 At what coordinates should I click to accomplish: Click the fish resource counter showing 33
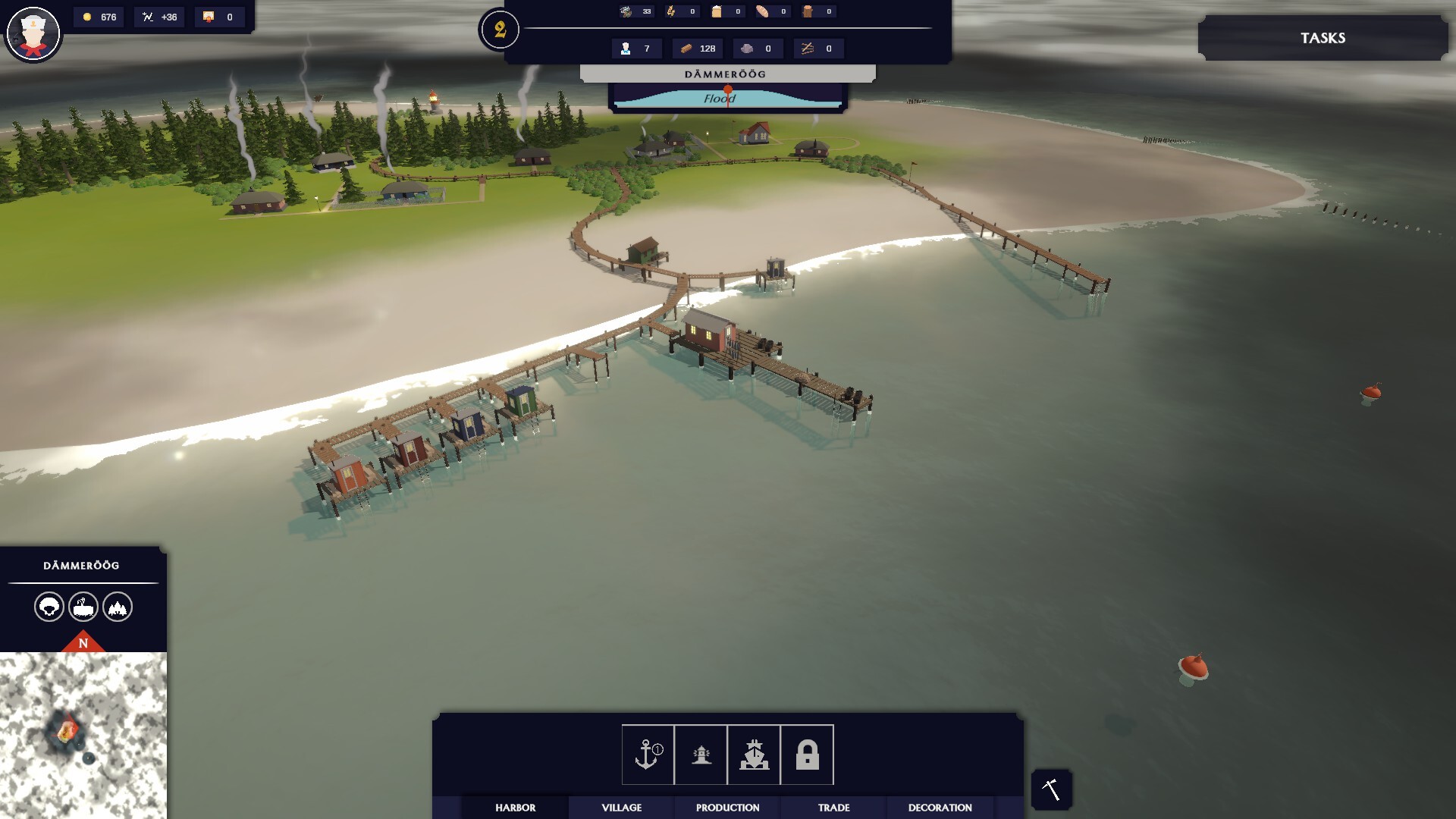pos(635,11)
